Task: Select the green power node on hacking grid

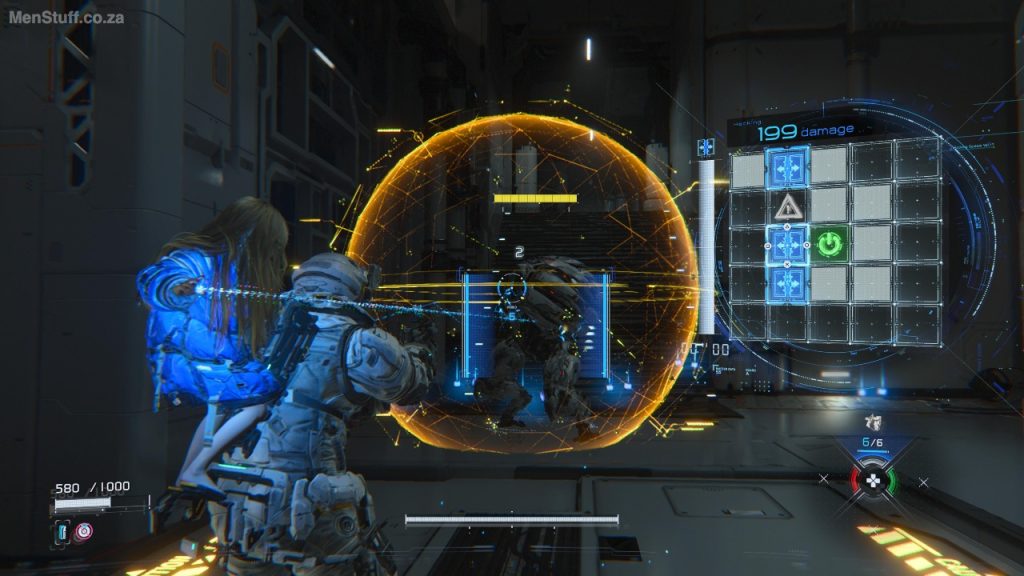Action: (x=829, y=243)
